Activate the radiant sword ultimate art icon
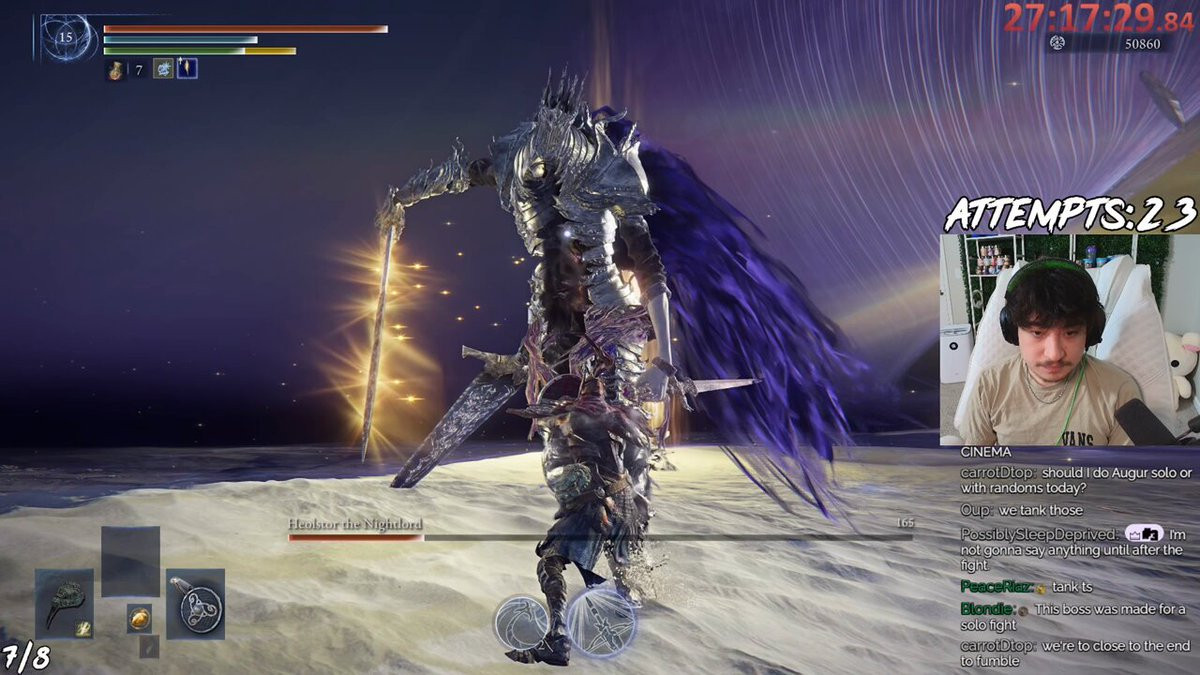The height and width of the screenshot is (675, 1200). tap(603, 621)
